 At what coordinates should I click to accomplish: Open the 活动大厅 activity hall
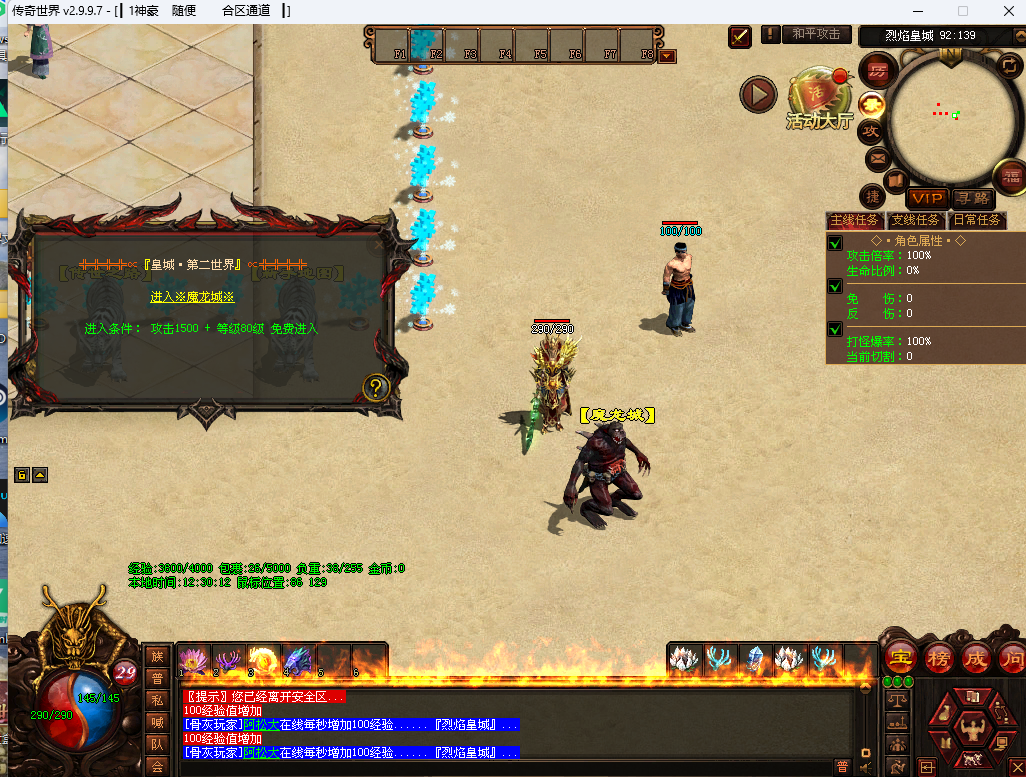(x=819, y=98)
